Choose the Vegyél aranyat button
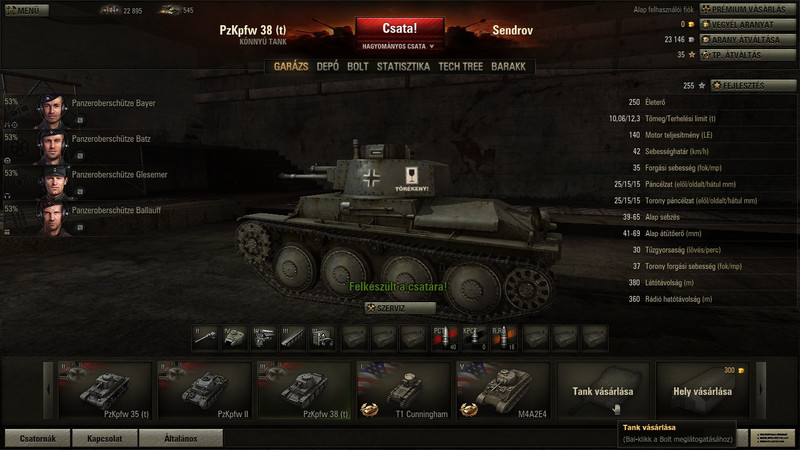 (x=746, y=24)
